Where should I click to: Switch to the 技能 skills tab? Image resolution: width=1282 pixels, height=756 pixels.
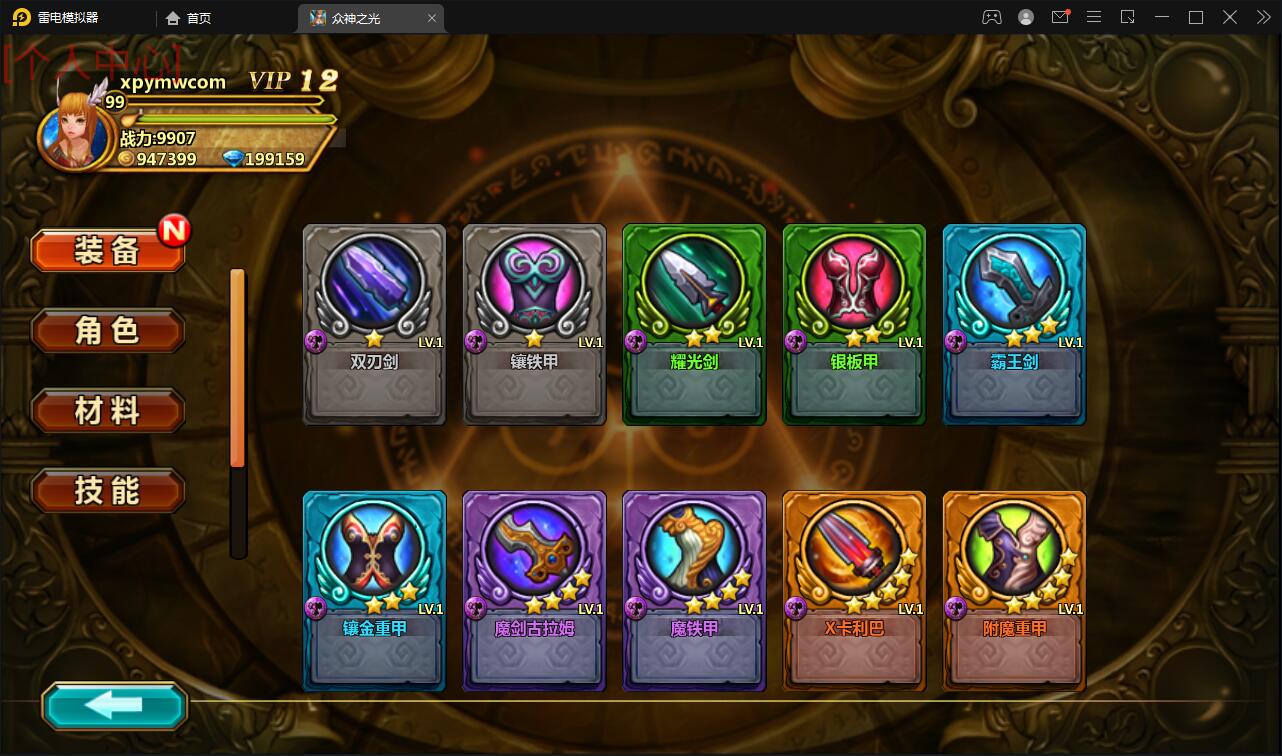tap(108, 491)
